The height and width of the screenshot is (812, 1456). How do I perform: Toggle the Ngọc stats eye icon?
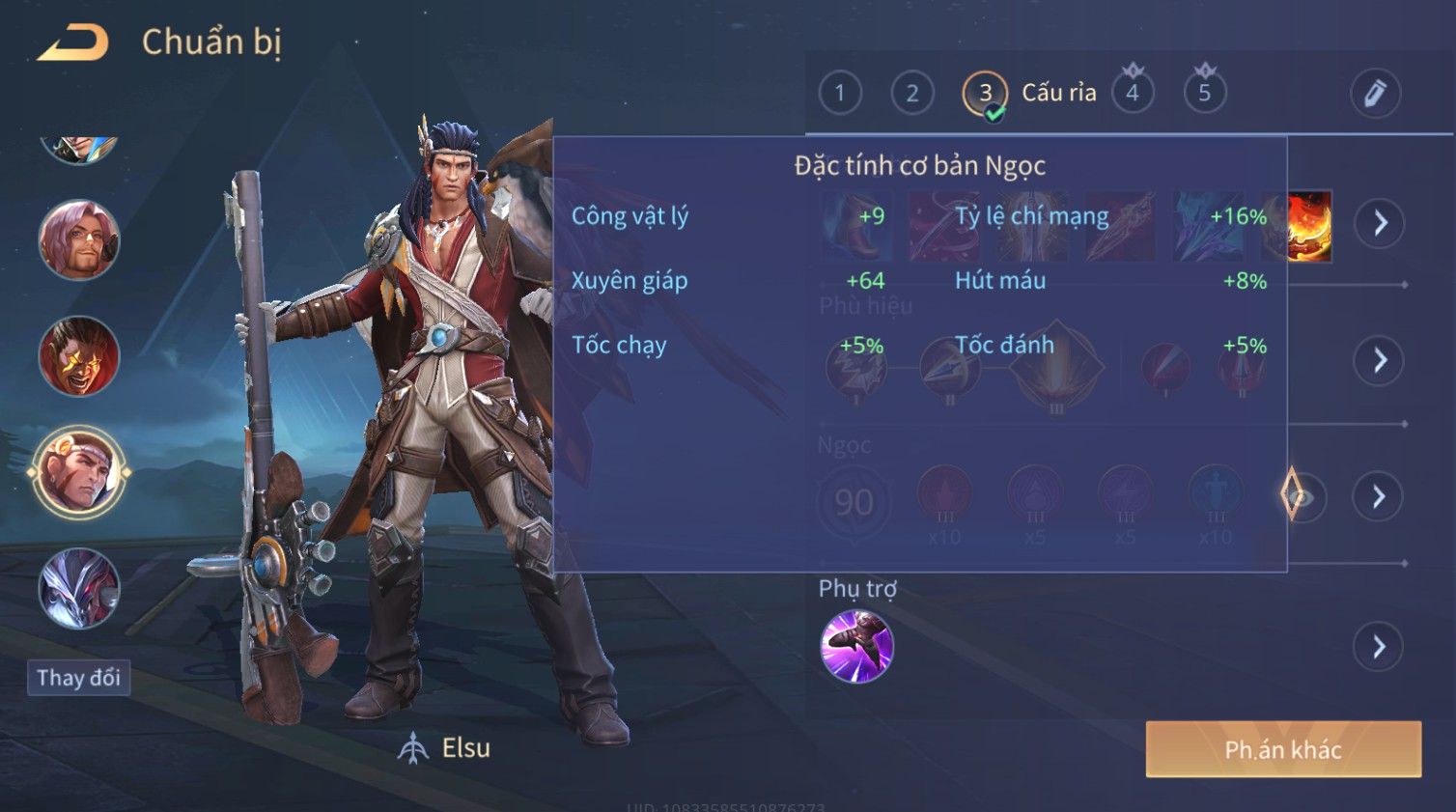(1301, 496)
